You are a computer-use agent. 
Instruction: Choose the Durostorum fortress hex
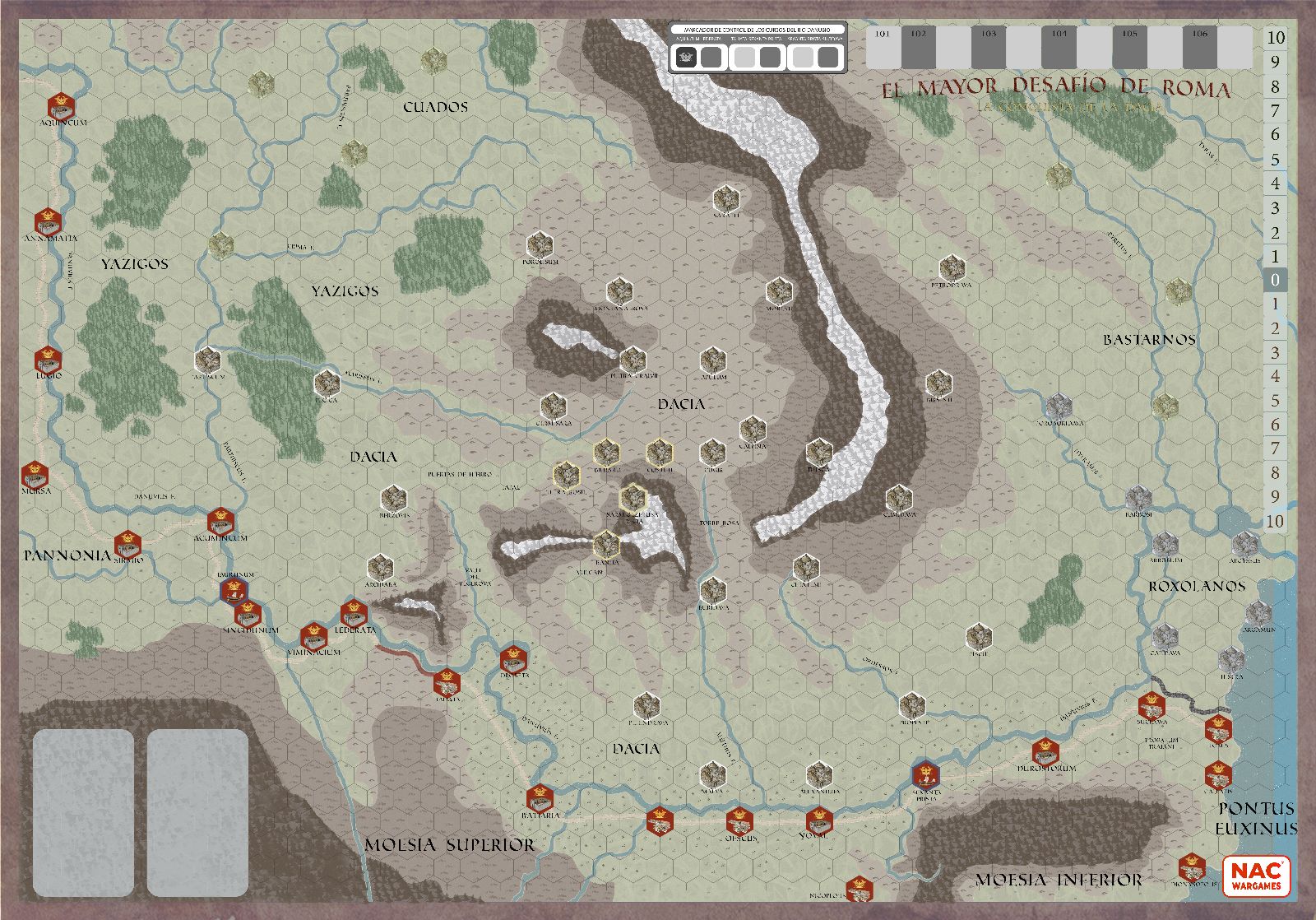click(x=1045, y=751)
